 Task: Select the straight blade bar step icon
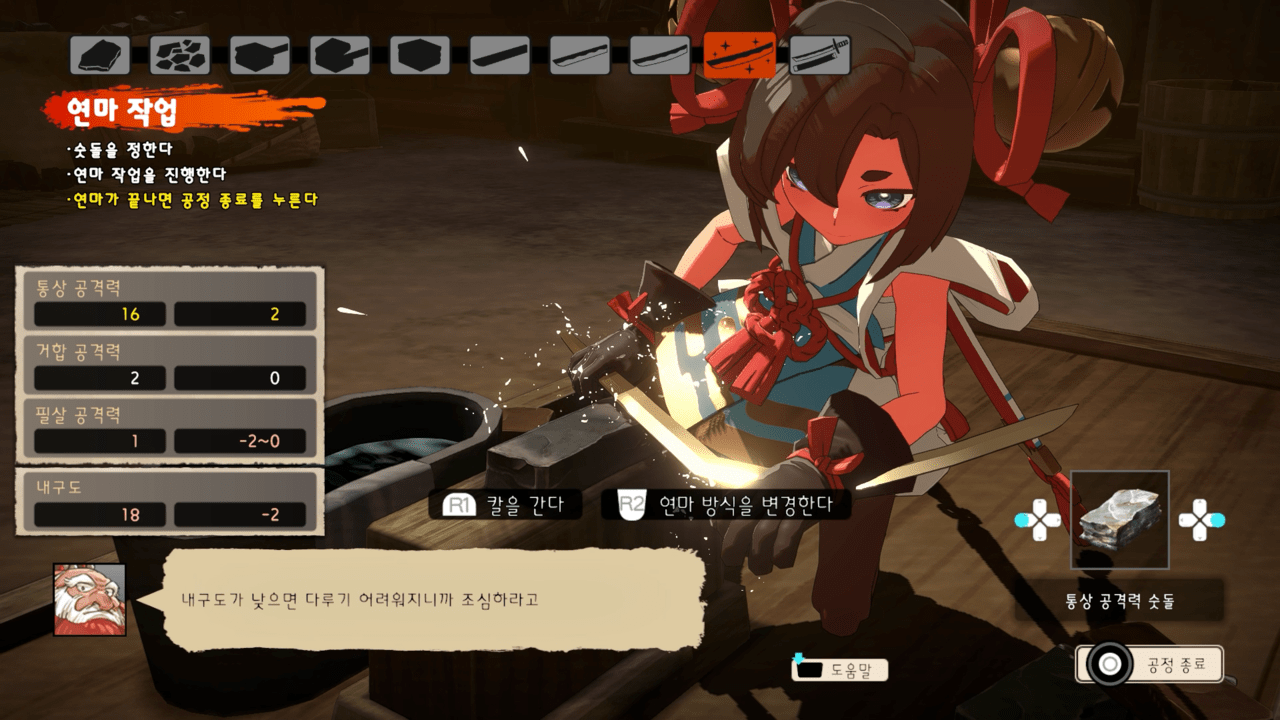[x=500, y=55]
